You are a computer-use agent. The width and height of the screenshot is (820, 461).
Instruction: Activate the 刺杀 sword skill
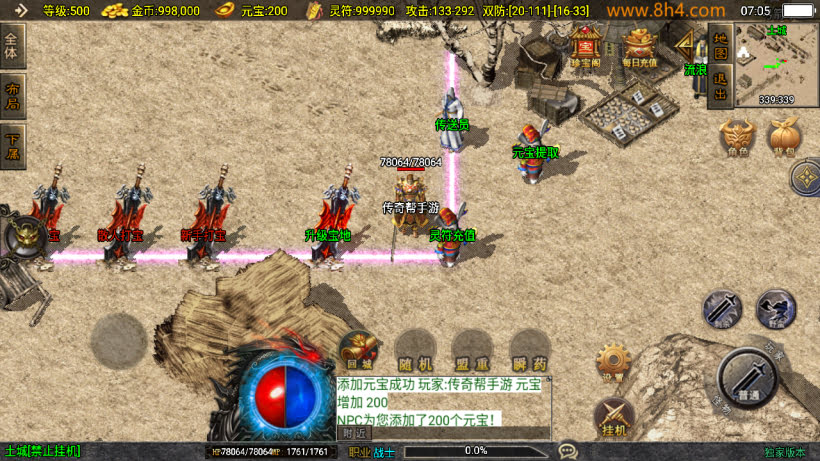721,309
